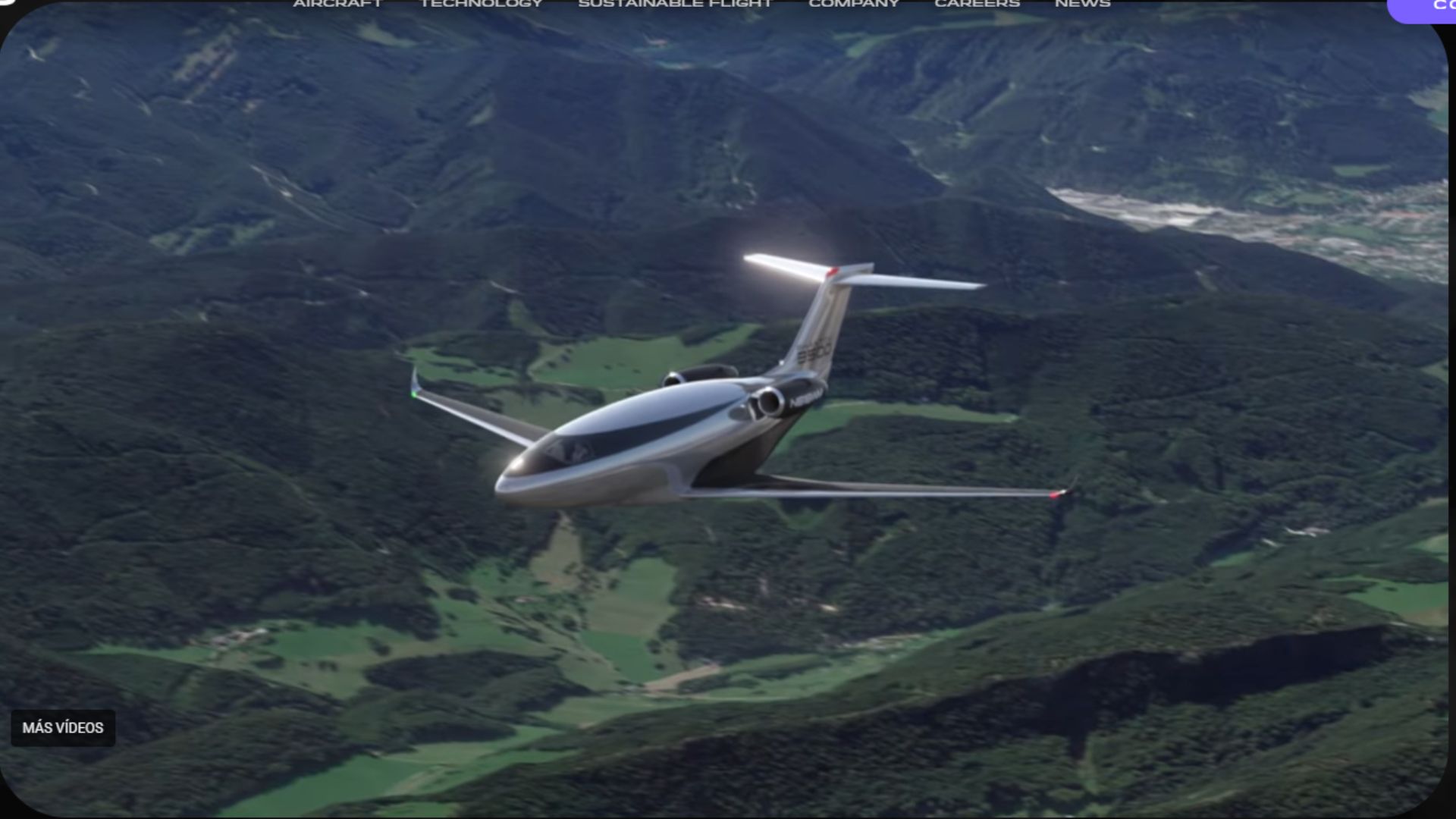Open the Company menu item
The image size is (1456, 819).
click(x=854, y=4)
